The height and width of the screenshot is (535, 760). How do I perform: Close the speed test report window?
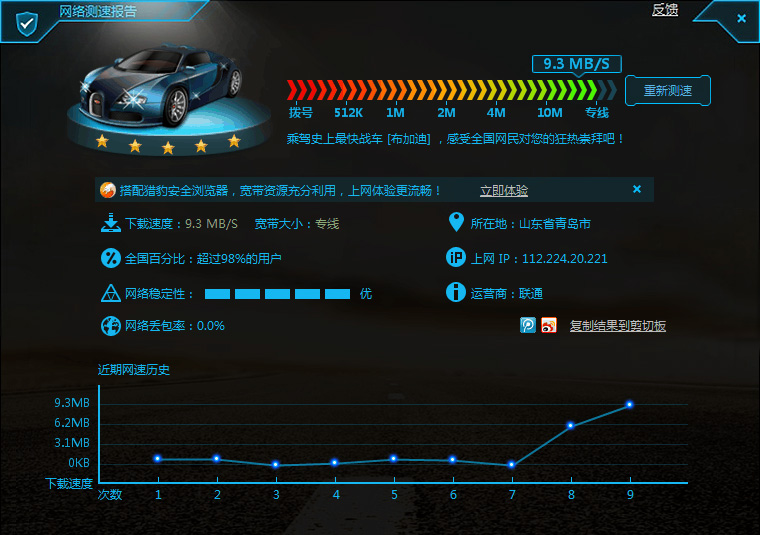click(x=741, y=18)
